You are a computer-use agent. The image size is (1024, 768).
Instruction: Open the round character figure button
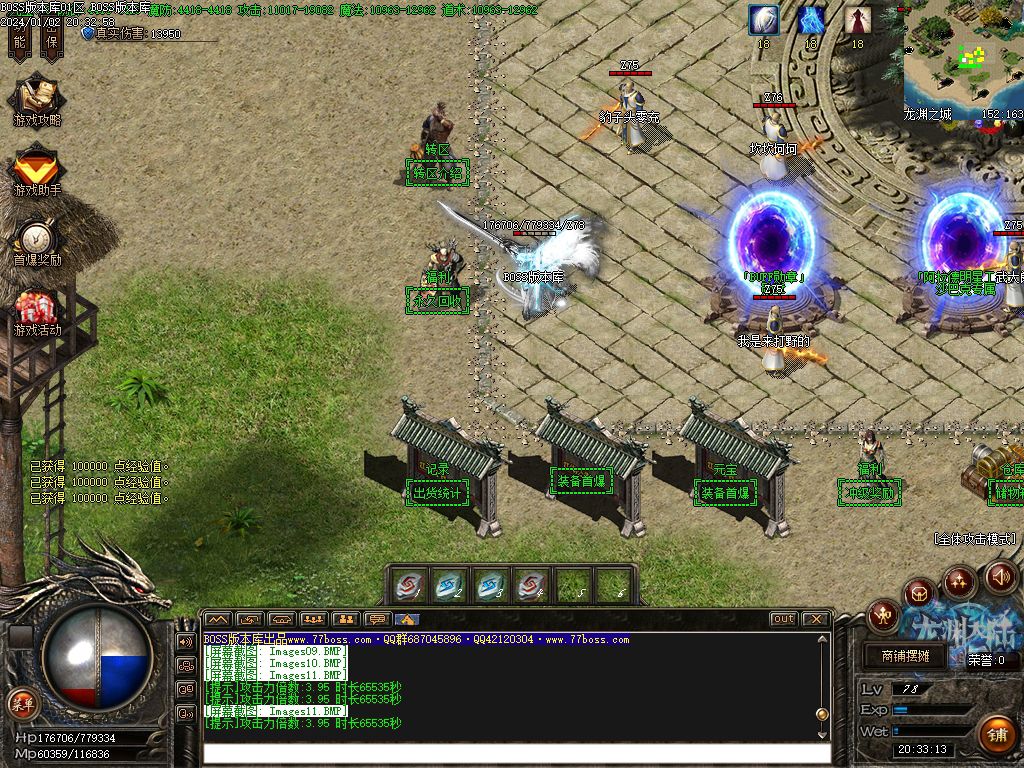coord(883,615)
